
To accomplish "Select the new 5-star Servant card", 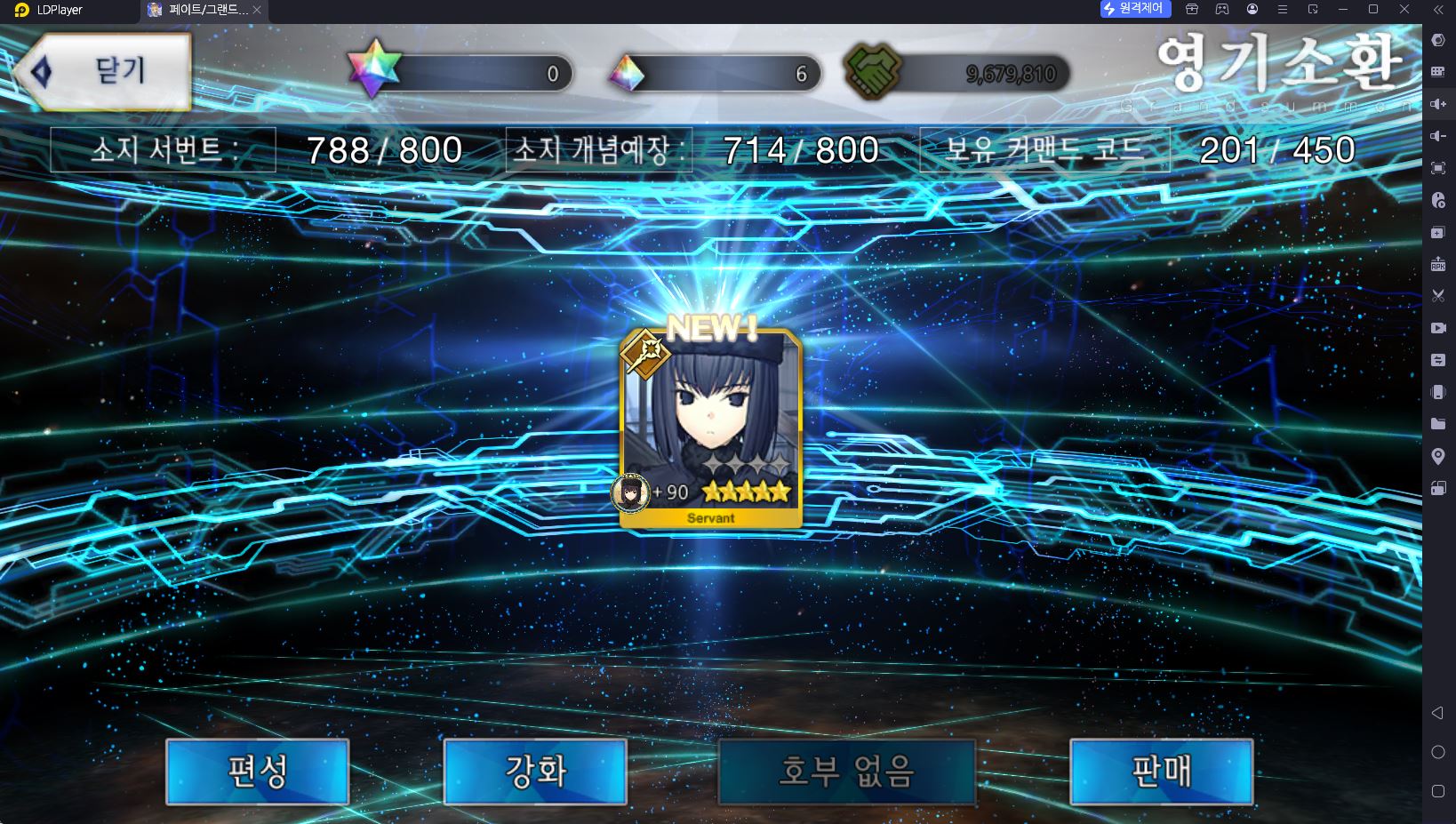I will (x=711, y=428).
